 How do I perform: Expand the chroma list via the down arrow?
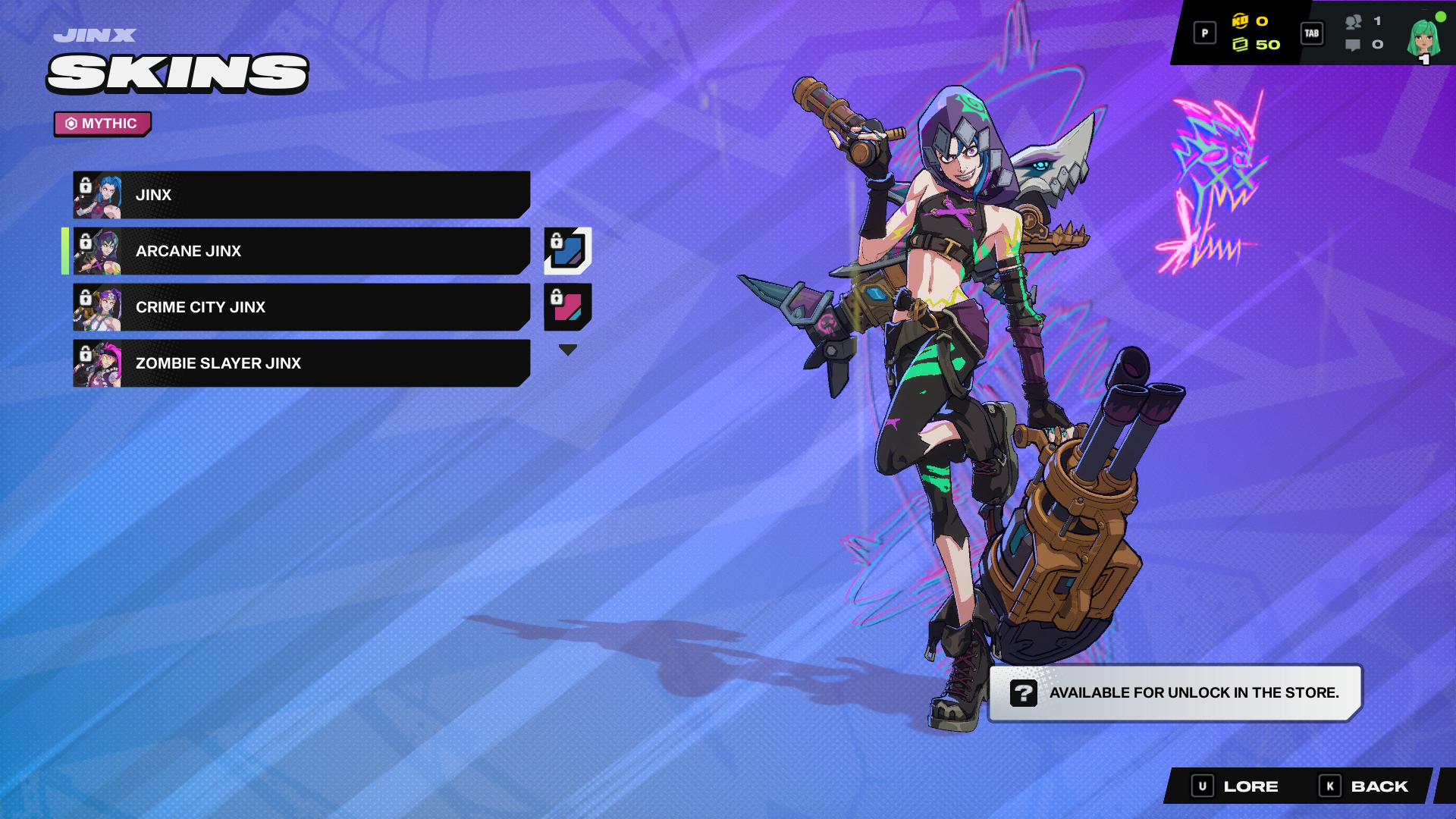pyautogui.click(x=567, y=348)
